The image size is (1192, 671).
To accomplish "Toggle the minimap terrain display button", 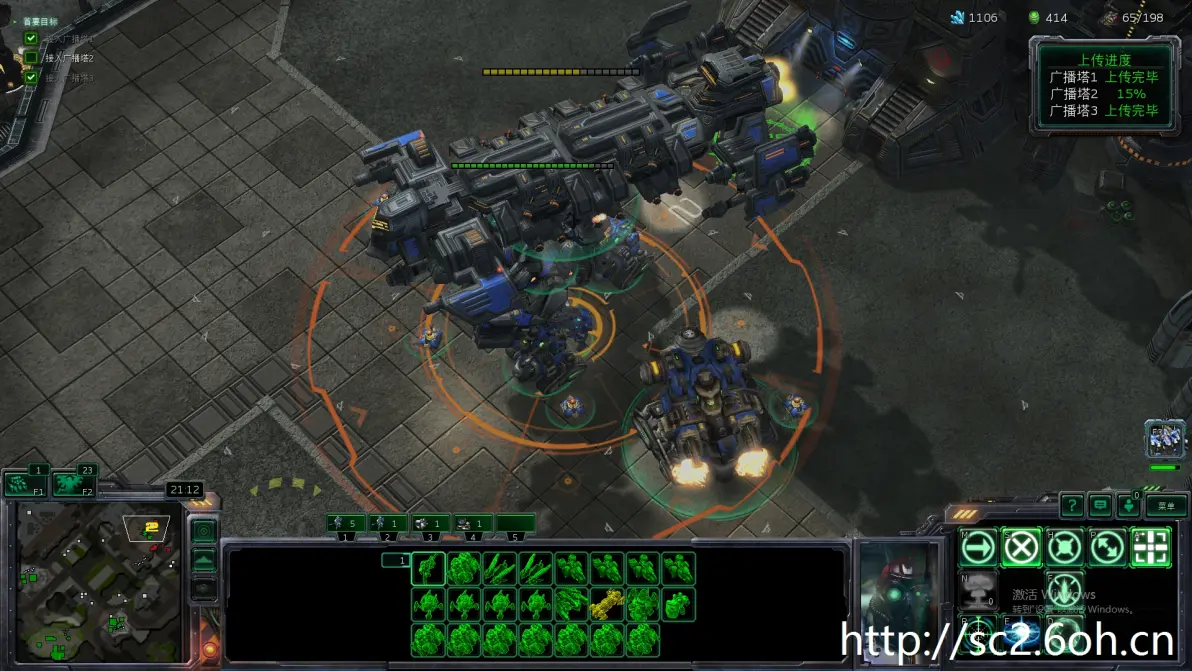I will (x=203, y=560).
